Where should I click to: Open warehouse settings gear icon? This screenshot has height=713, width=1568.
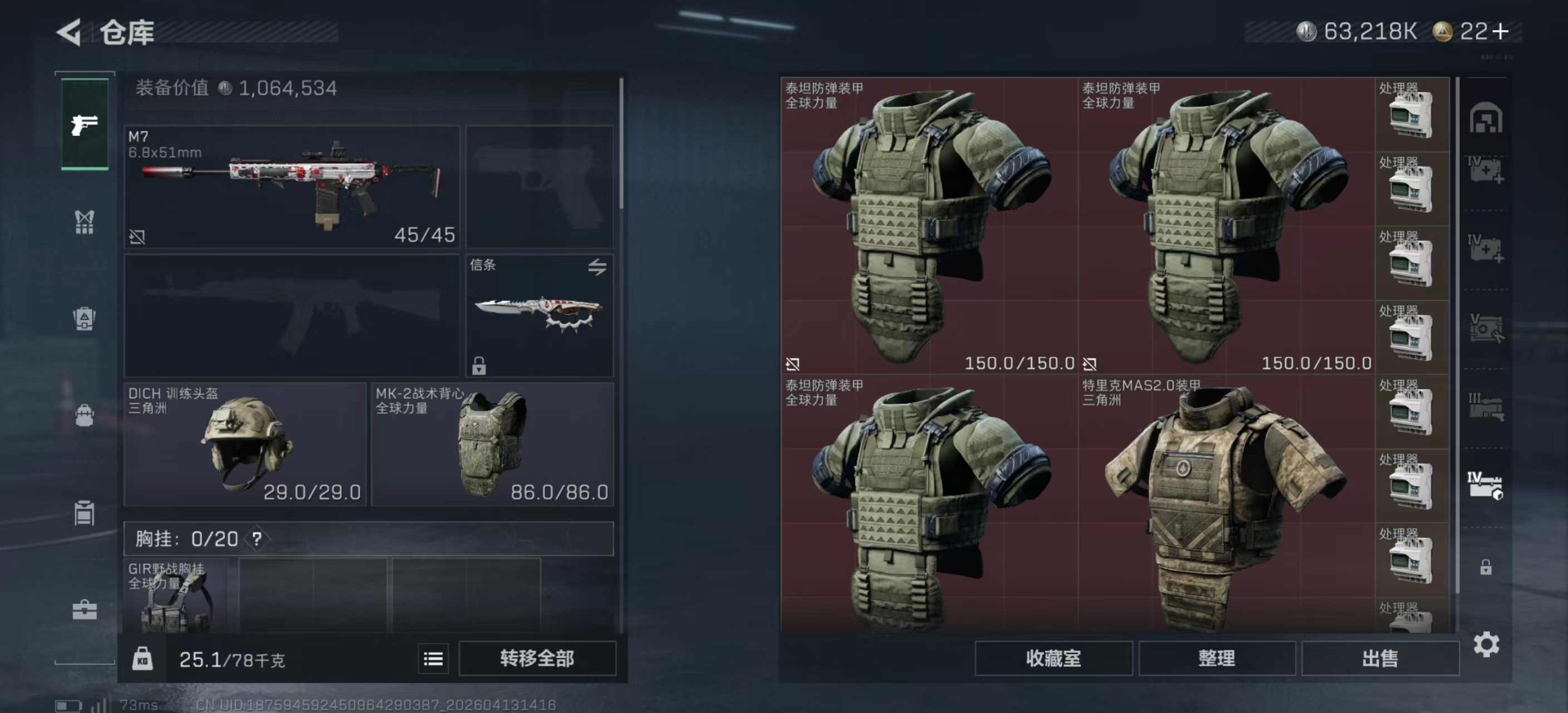click(1486, 644)
